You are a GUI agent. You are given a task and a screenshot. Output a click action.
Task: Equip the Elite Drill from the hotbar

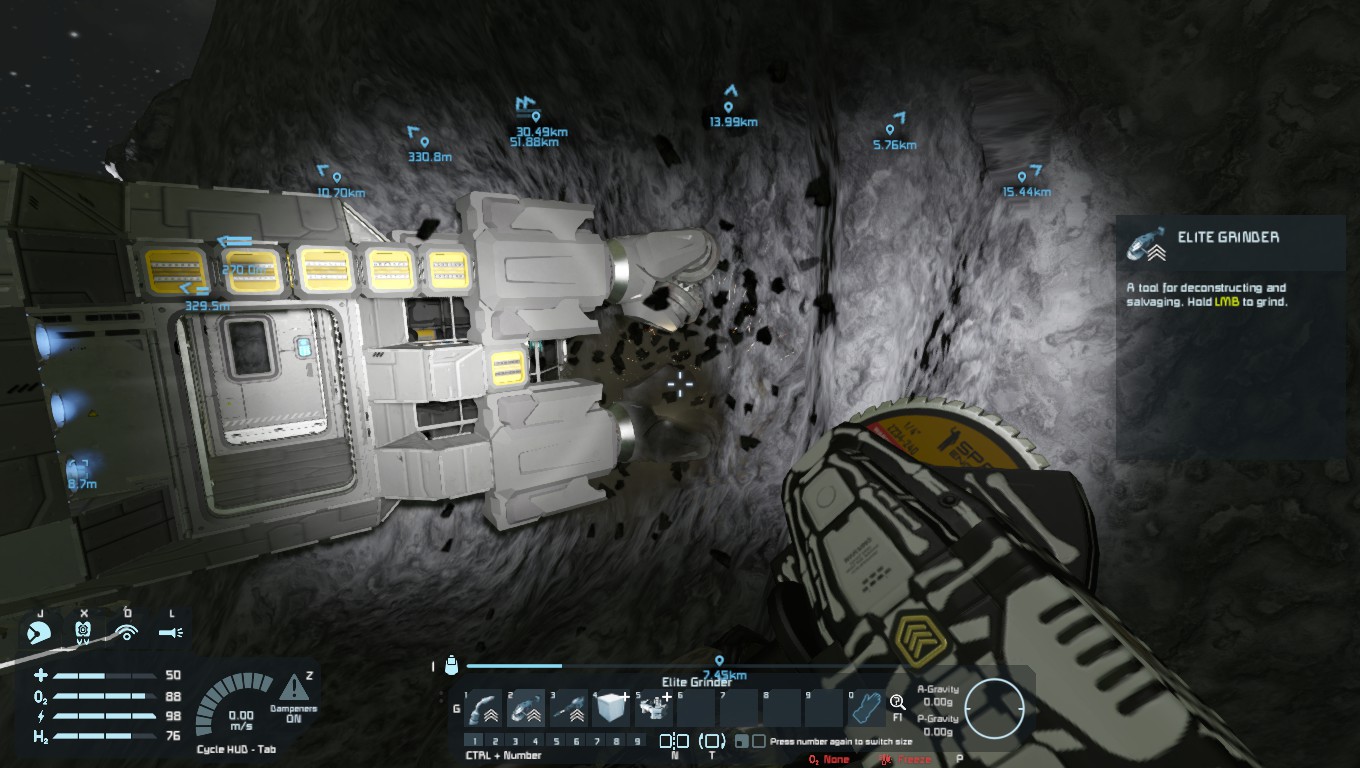click(x=569, y=709)
